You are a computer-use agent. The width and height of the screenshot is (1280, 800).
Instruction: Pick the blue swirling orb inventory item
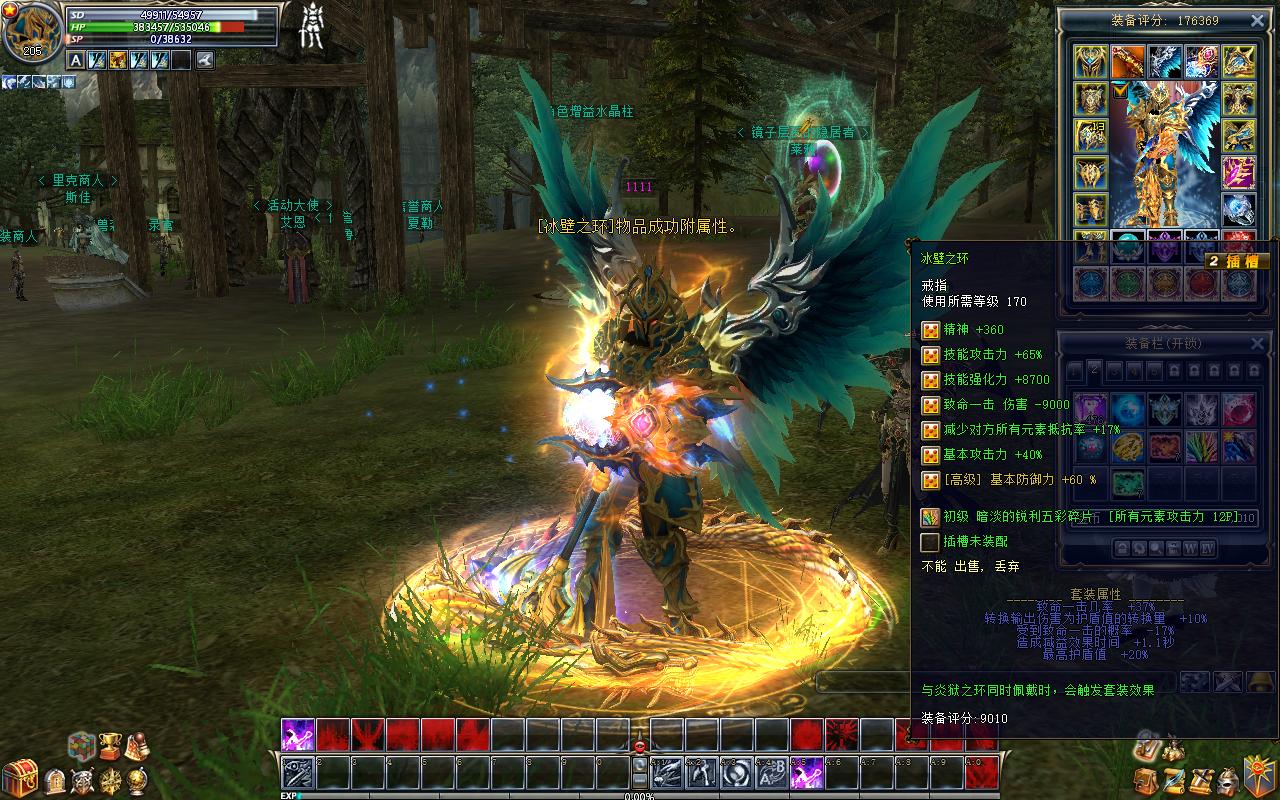tap(1127, 409)
